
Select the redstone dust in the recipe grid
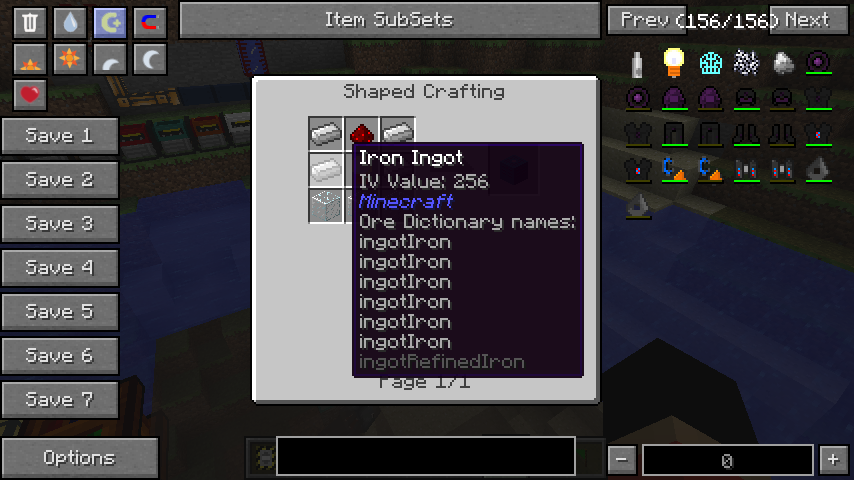(x=361, y=132)
